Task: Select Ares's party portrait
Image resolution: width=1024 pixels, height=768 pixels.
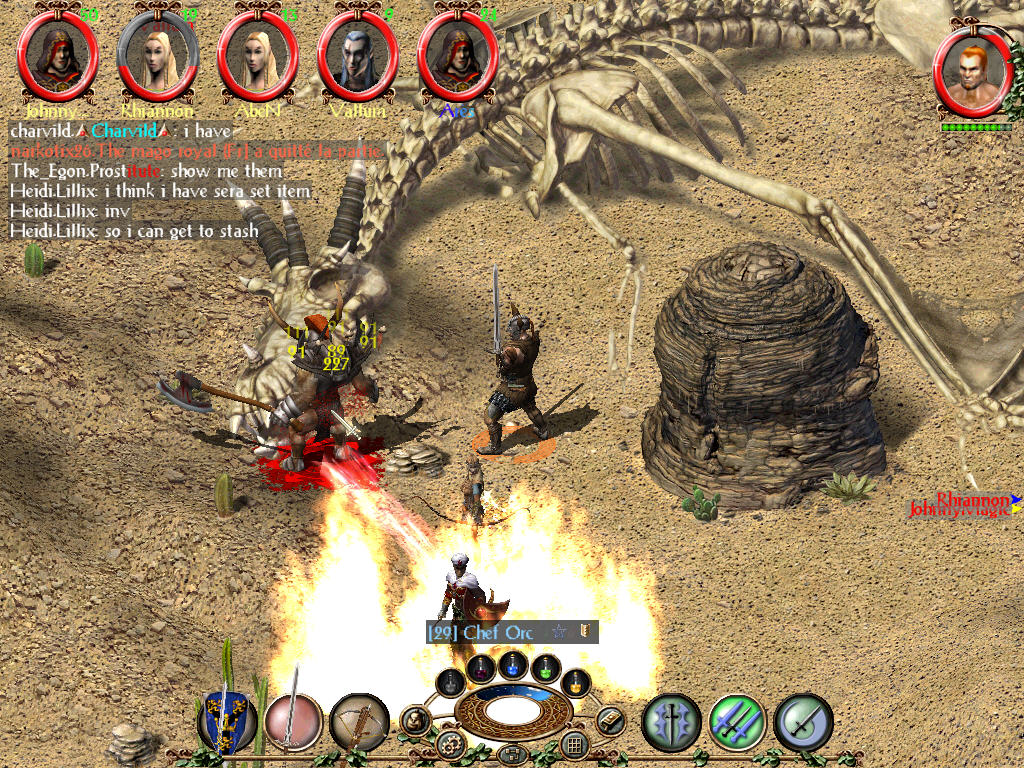Action: point(458,56)
